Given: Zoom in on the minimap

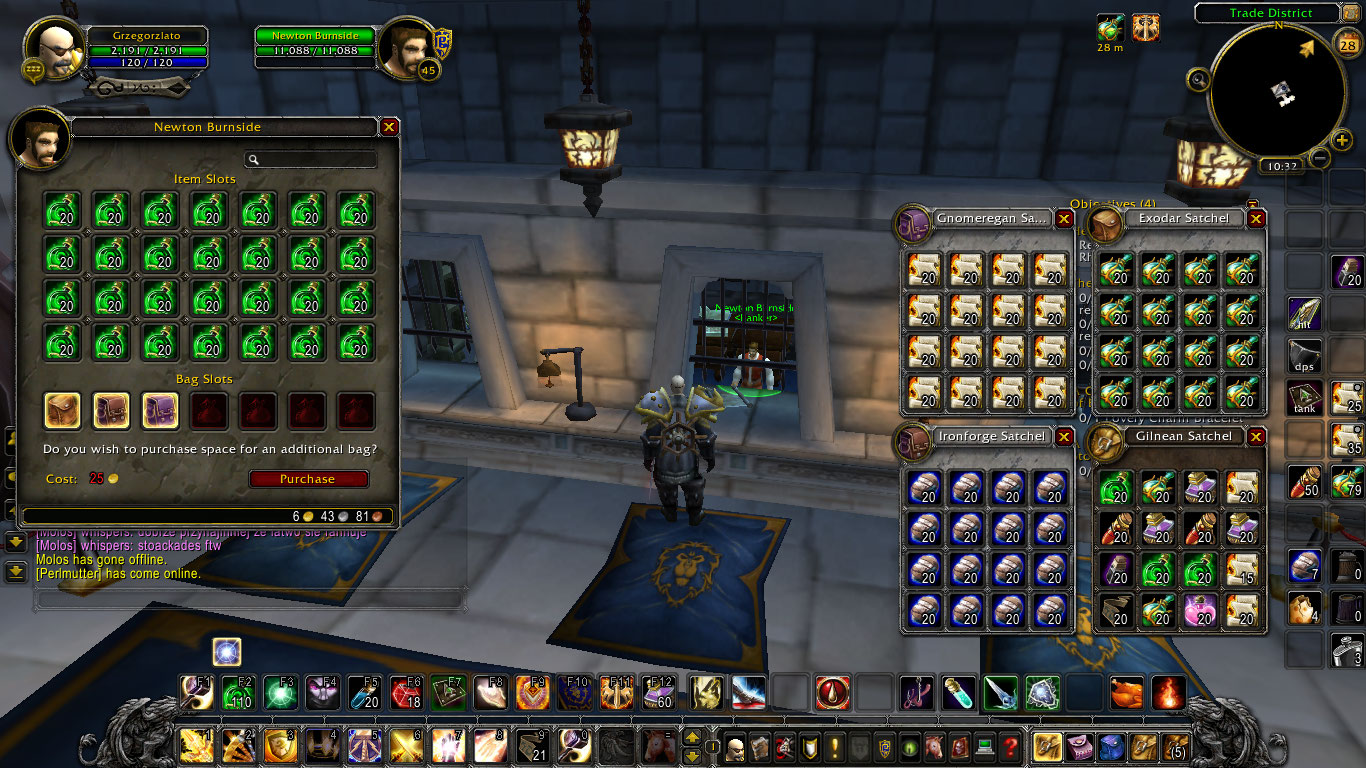Looking at the screenshot, I should (x=1342, y=139).
